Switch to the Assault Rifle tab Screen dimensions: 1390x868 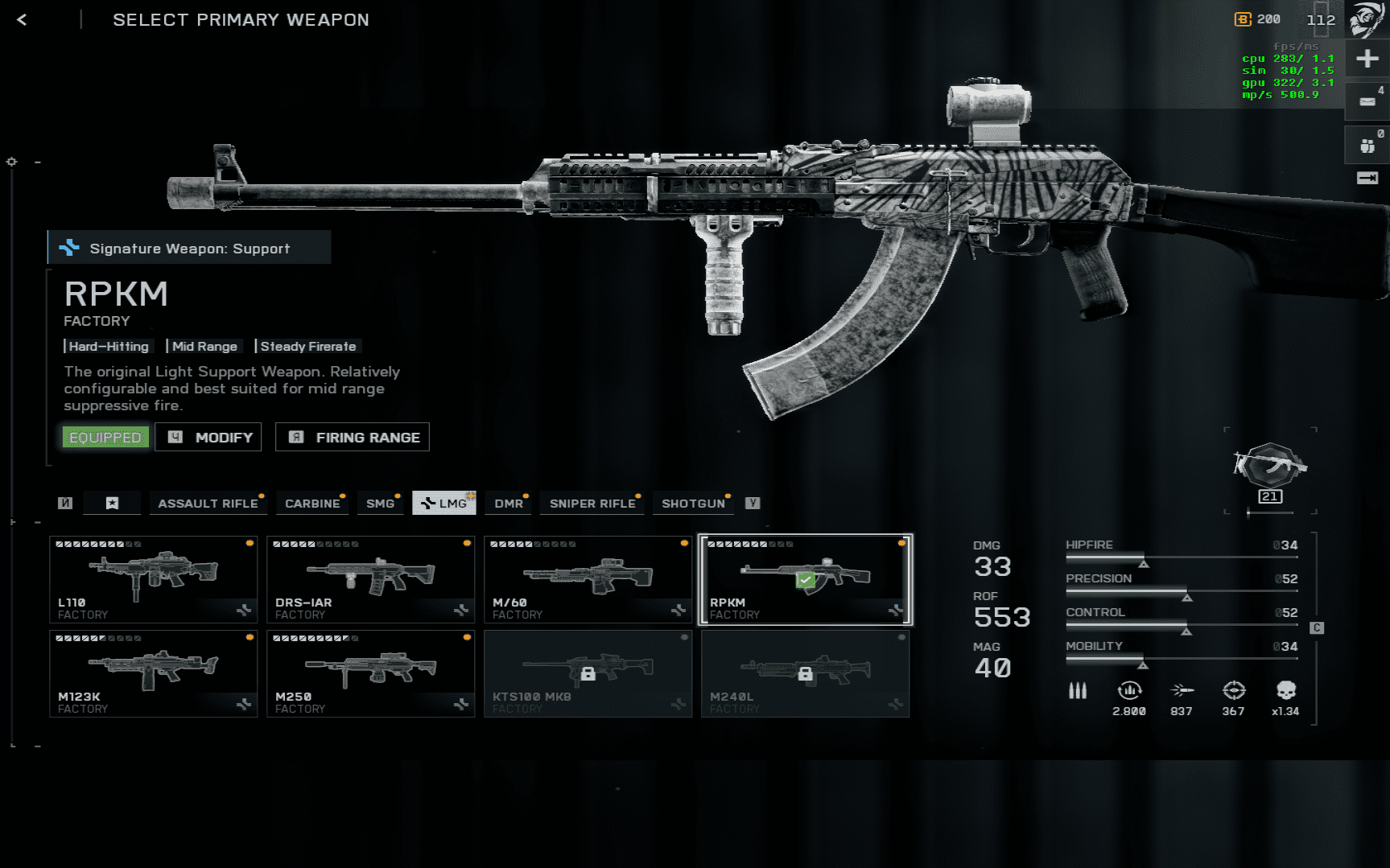click(208, 504)
